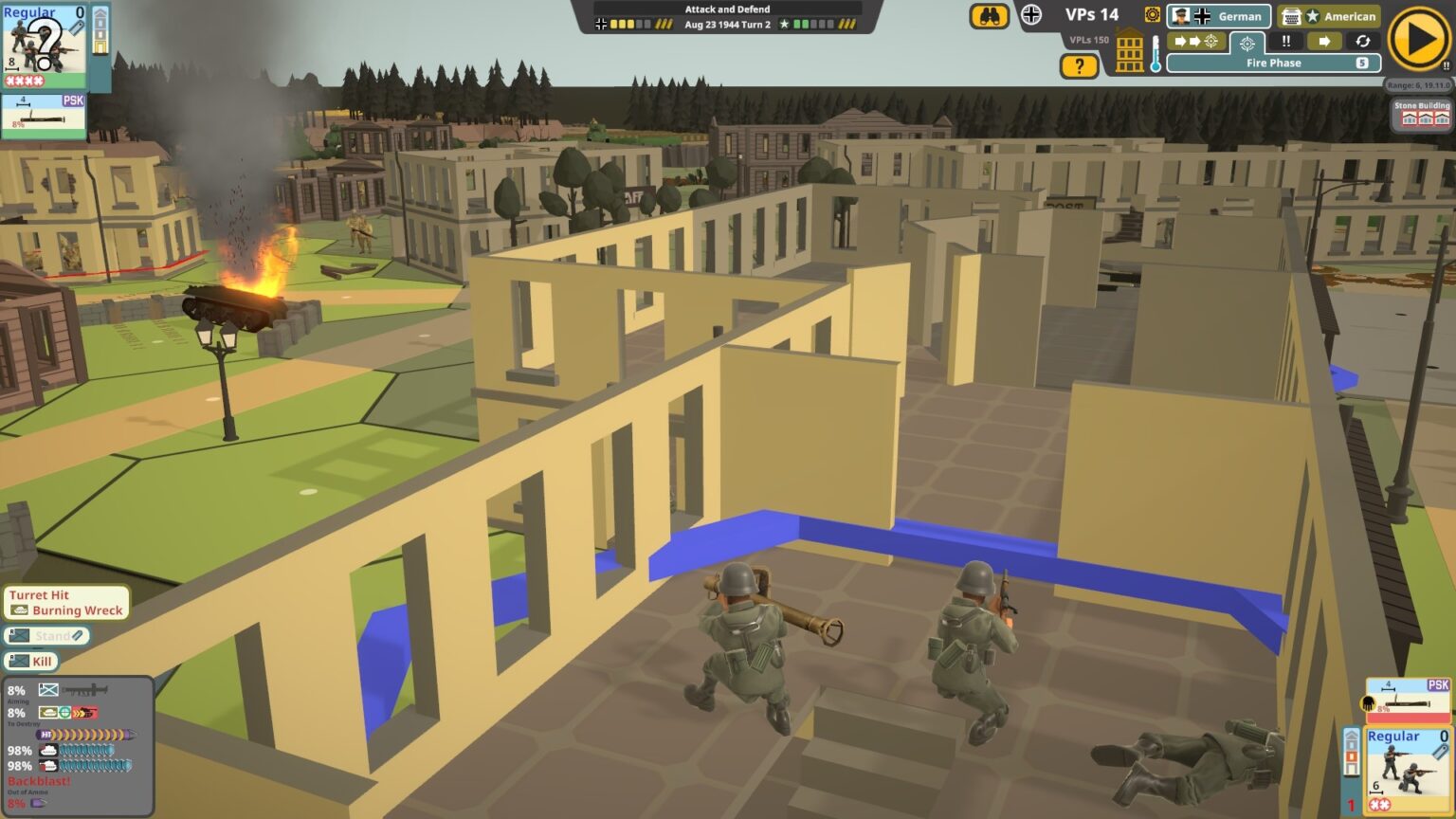Click the binoculars observation icon
The width and height of the screenshot is (1456, 819).
pyautogui.click(x=989, y=15)
